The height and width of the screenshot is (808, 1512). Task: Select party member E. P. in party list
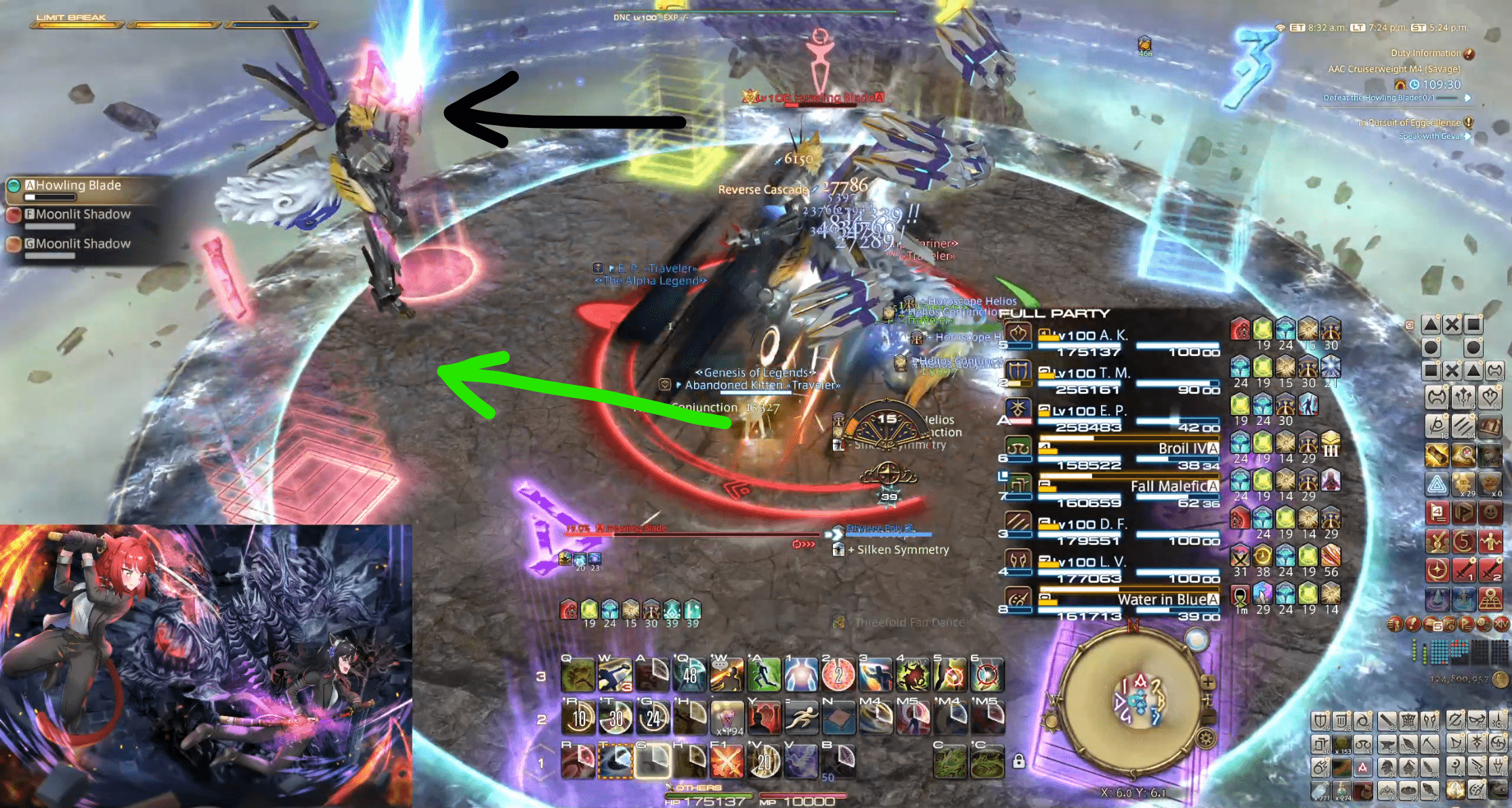click(x=1110, y=411)
